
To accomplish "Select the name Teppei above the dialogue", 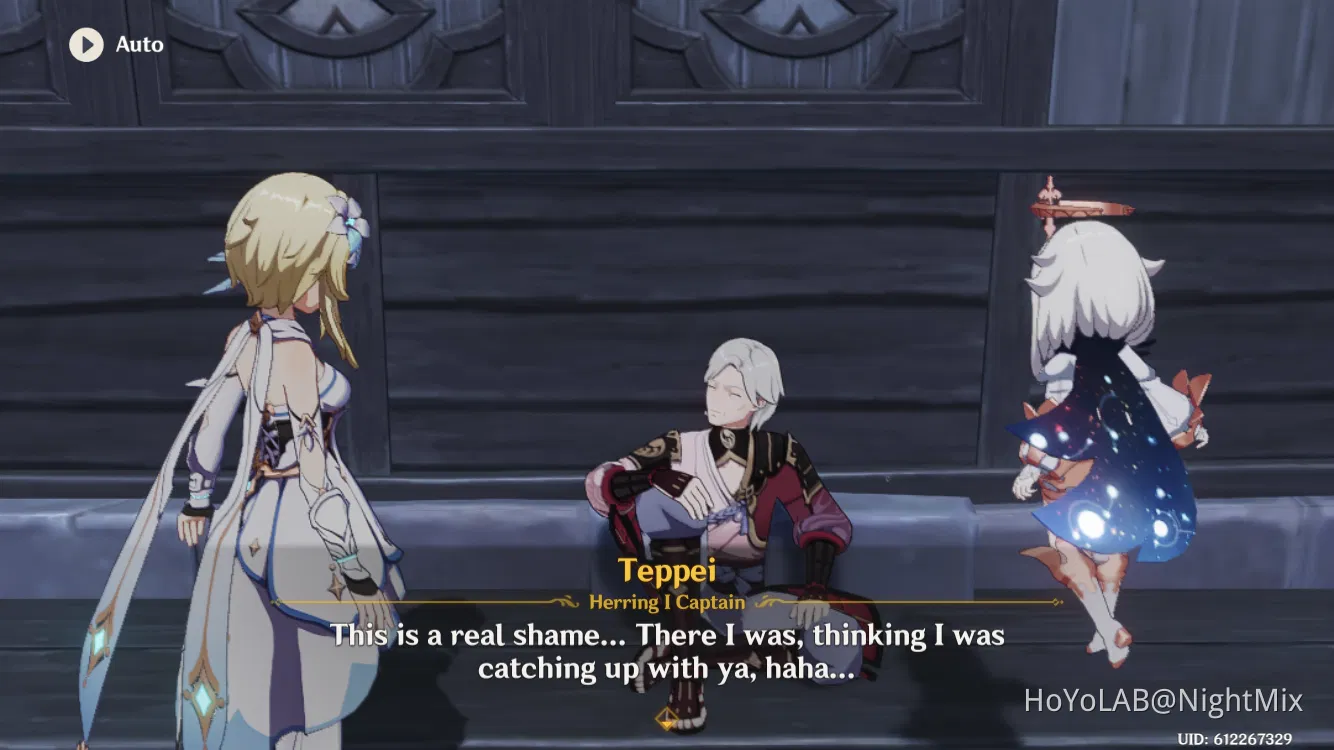I will pos(671,571).
